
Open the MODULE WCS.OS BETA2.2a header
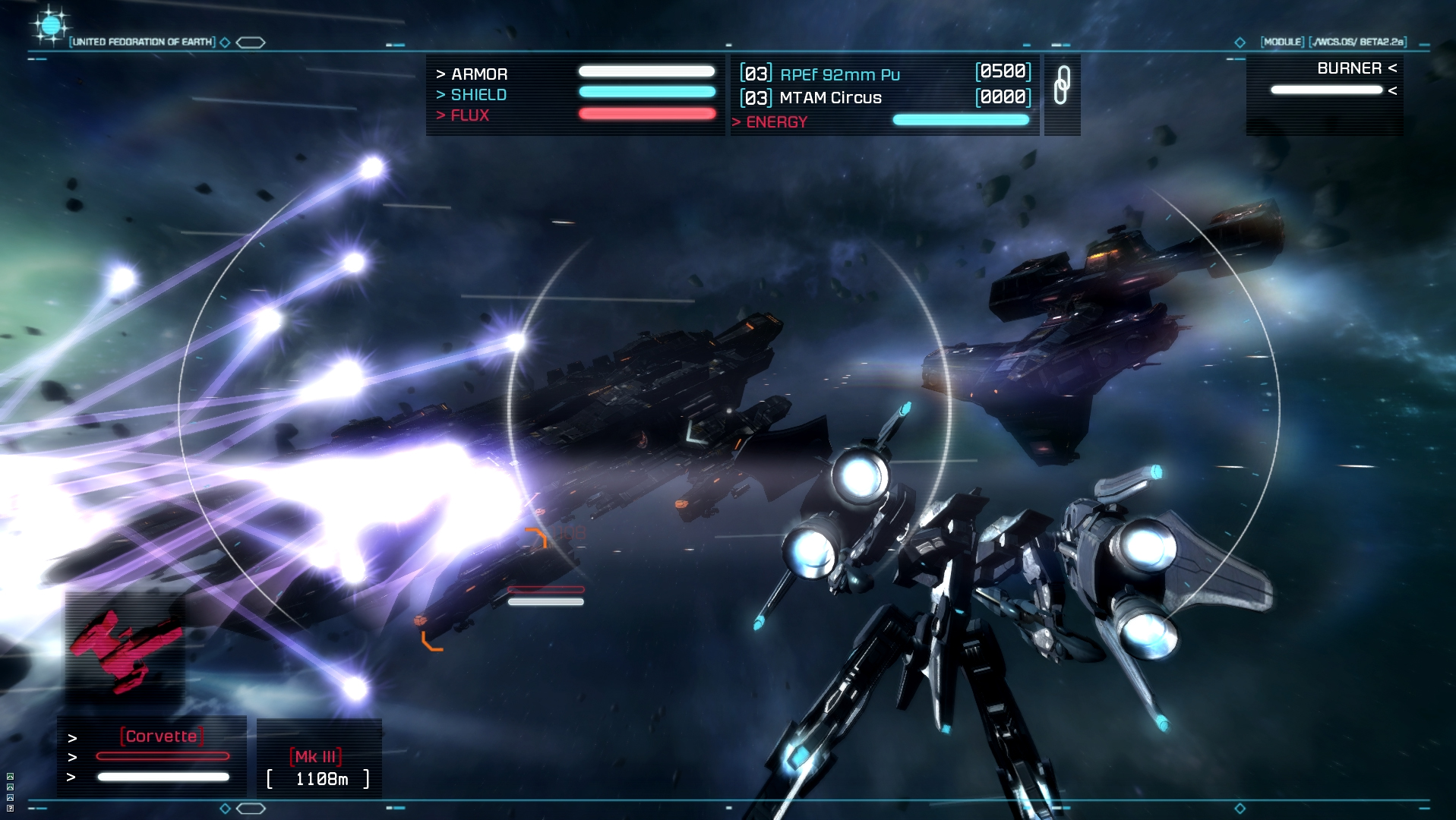tap(1332, 43)
